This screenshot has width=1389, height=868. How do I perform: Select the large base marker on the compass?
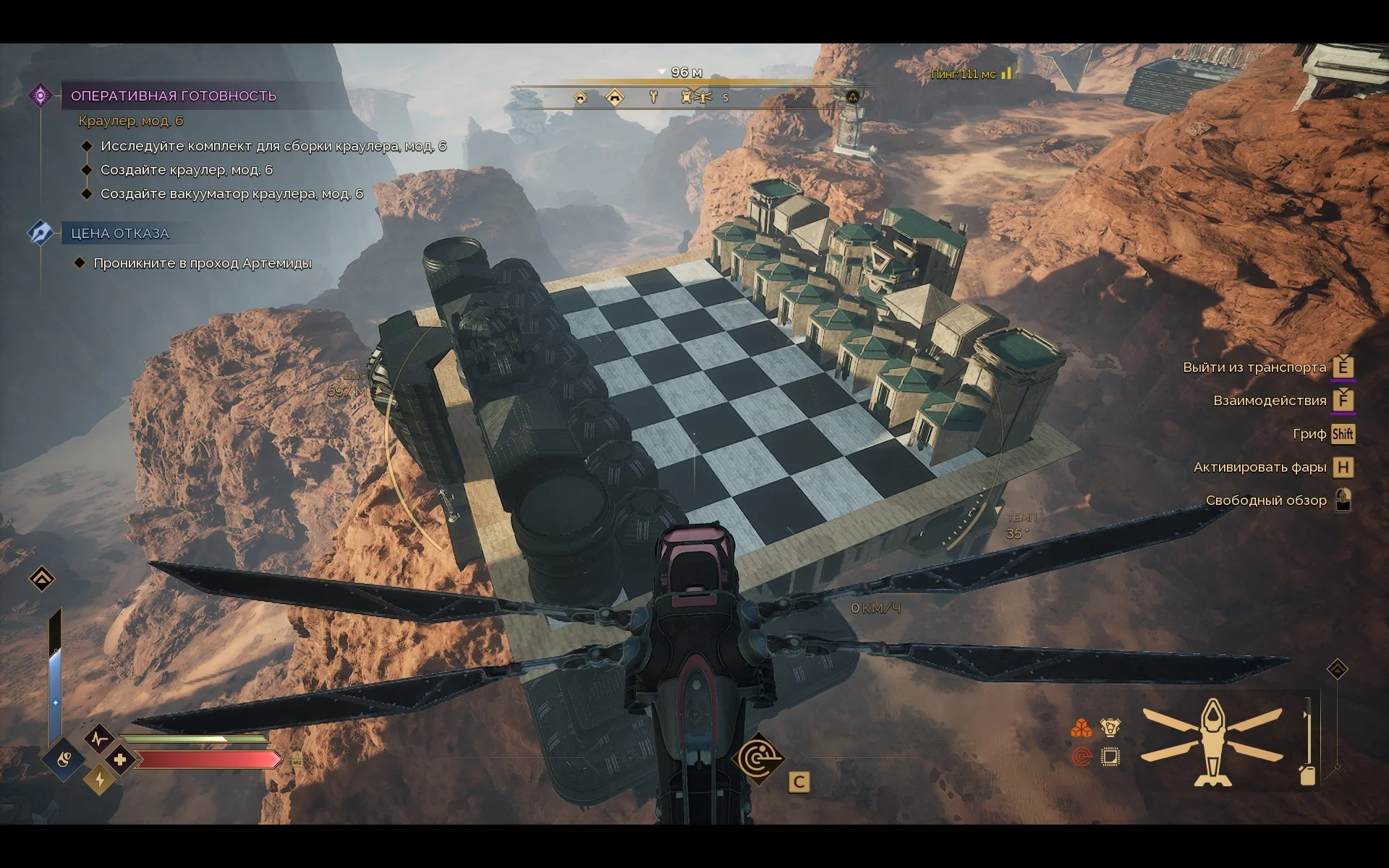pos(614,97)
